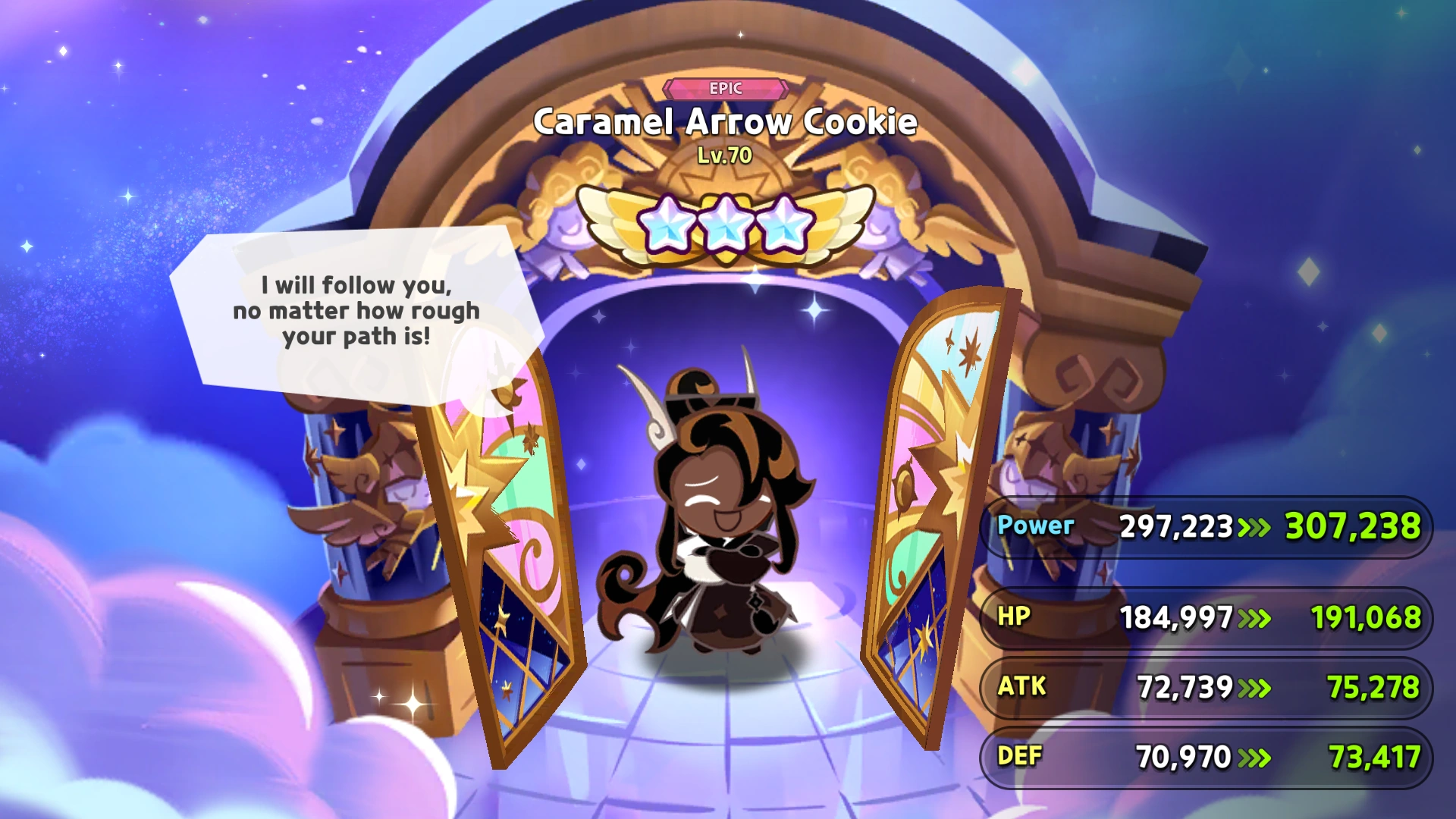Click the DEF stat label icon

click(x=1020, y=756)
